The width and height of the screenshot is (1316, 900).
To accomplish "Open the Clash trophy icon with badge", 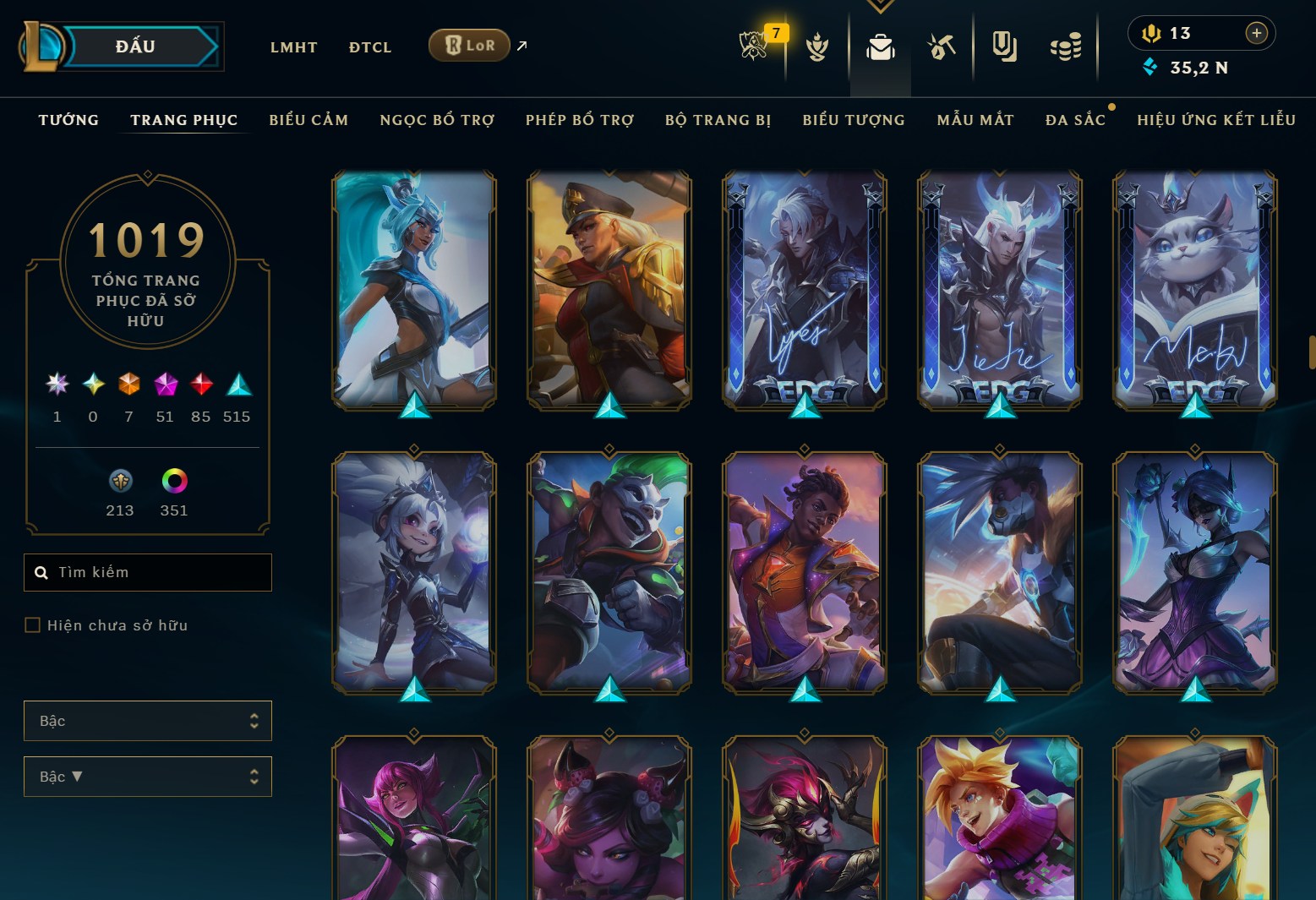I will [754, 46].
